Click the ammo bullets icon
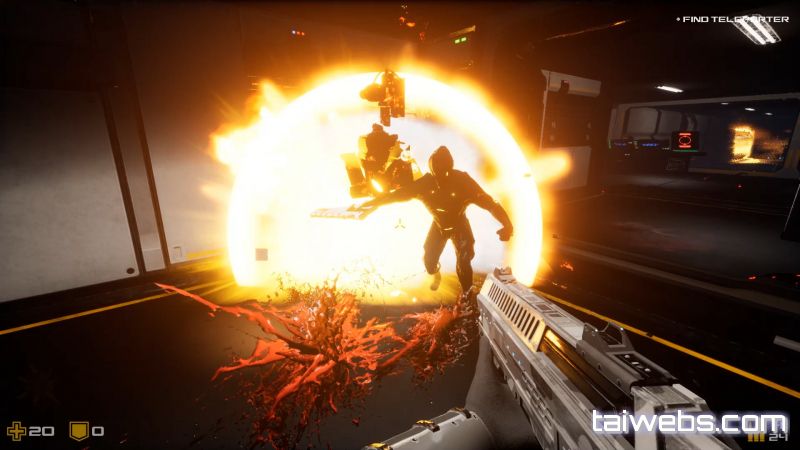Image resolution: width=800 pixels, height=450 pixels. (757, 437)
